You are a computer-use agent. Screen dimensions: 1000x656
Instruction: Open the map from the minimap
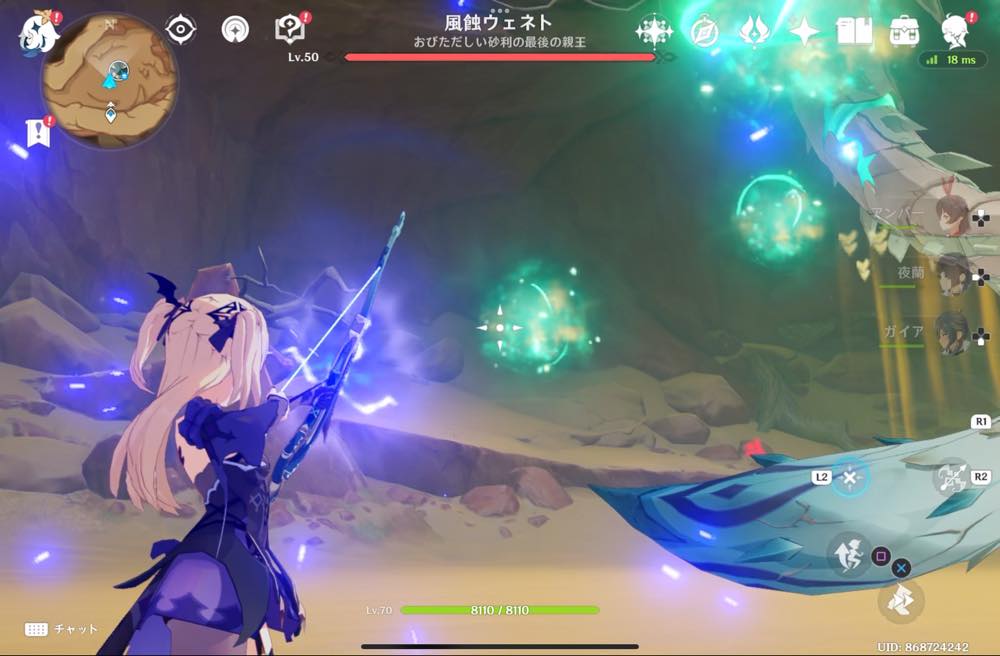(110, 80)
